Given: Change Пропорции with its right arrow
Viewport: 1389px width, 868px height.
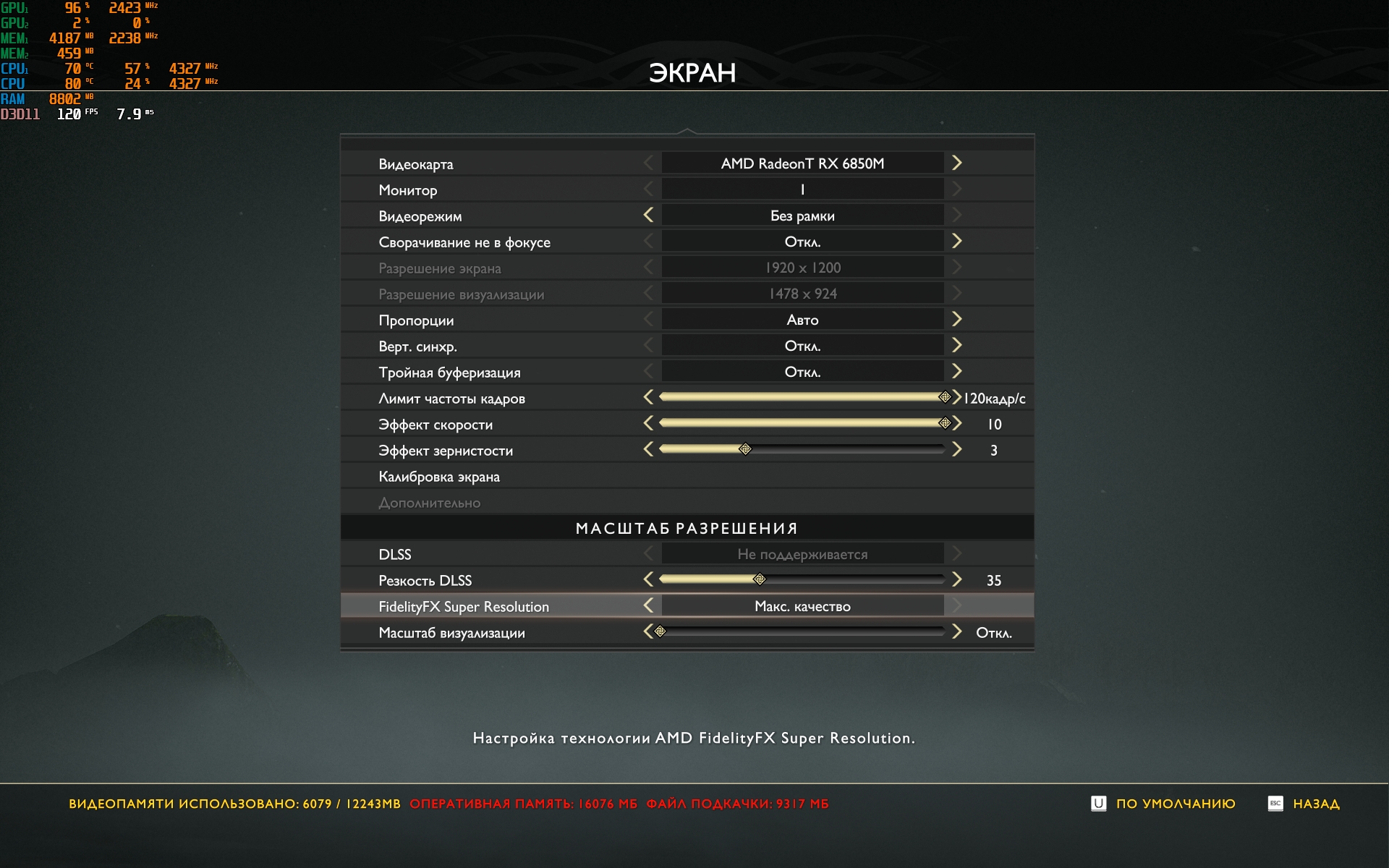Looking at the screenshot, I should pyautogui.click(x=956, y=320).
